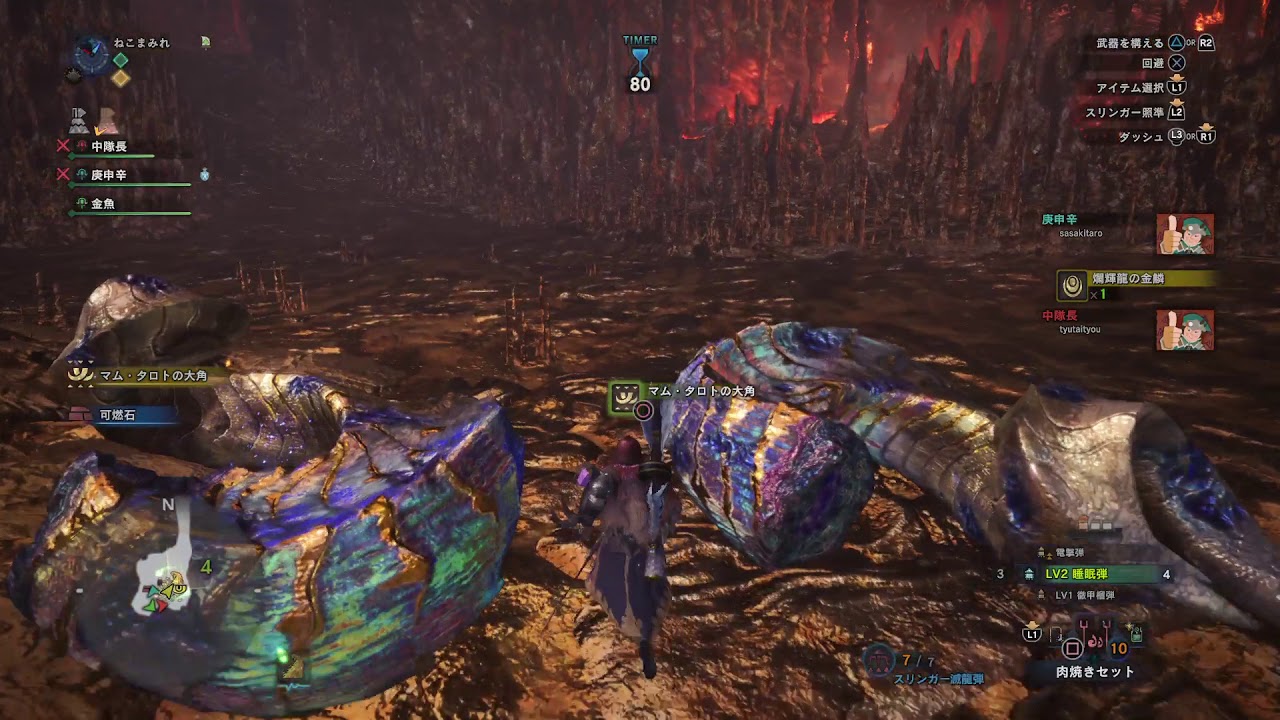
Task: Click the スリンガー滅龍弾 slinger ammo icon
Action: pyautogui.click(x=877, y=659)
